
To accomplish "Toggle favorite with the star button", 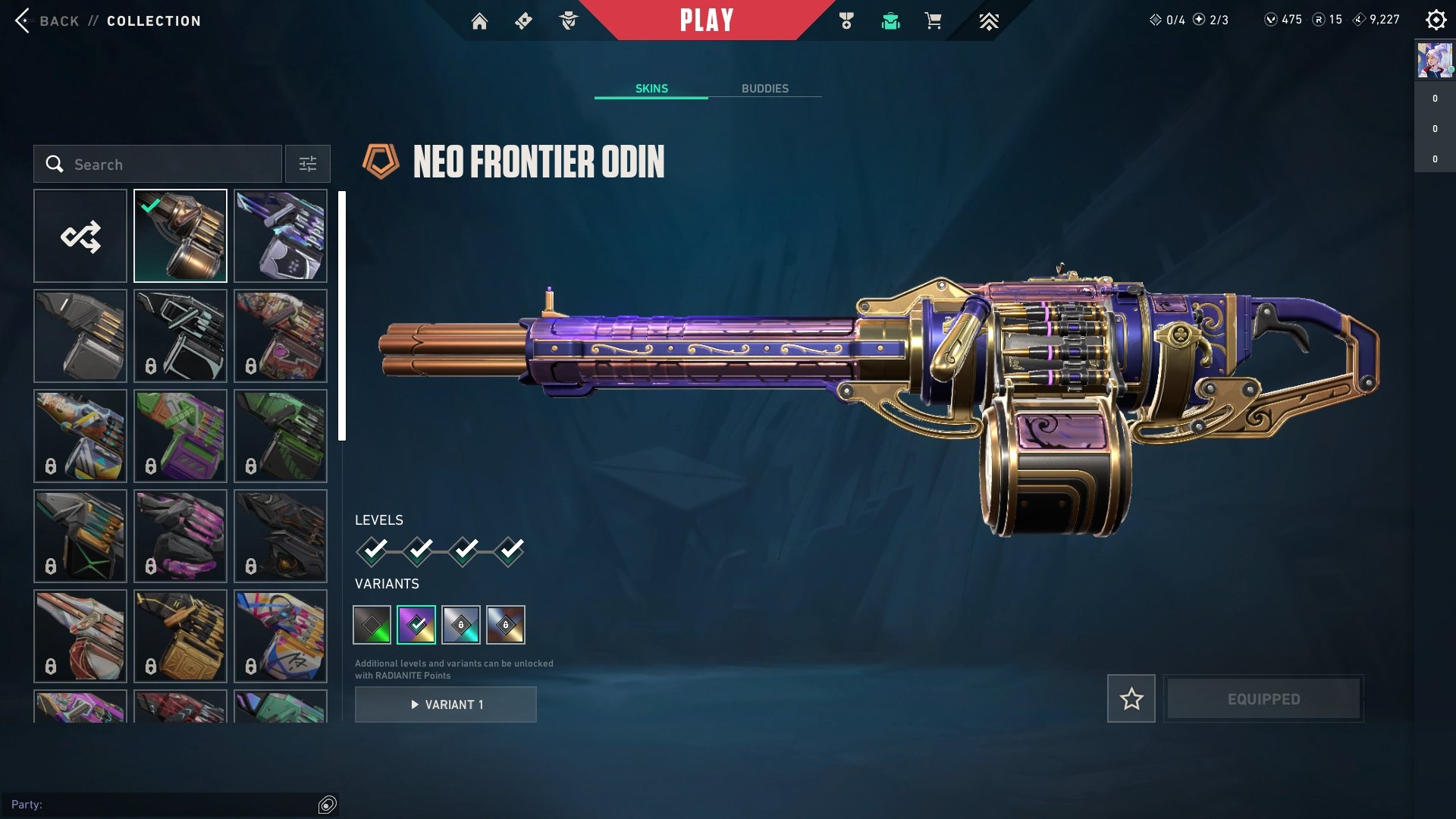I will [1131, 698].
